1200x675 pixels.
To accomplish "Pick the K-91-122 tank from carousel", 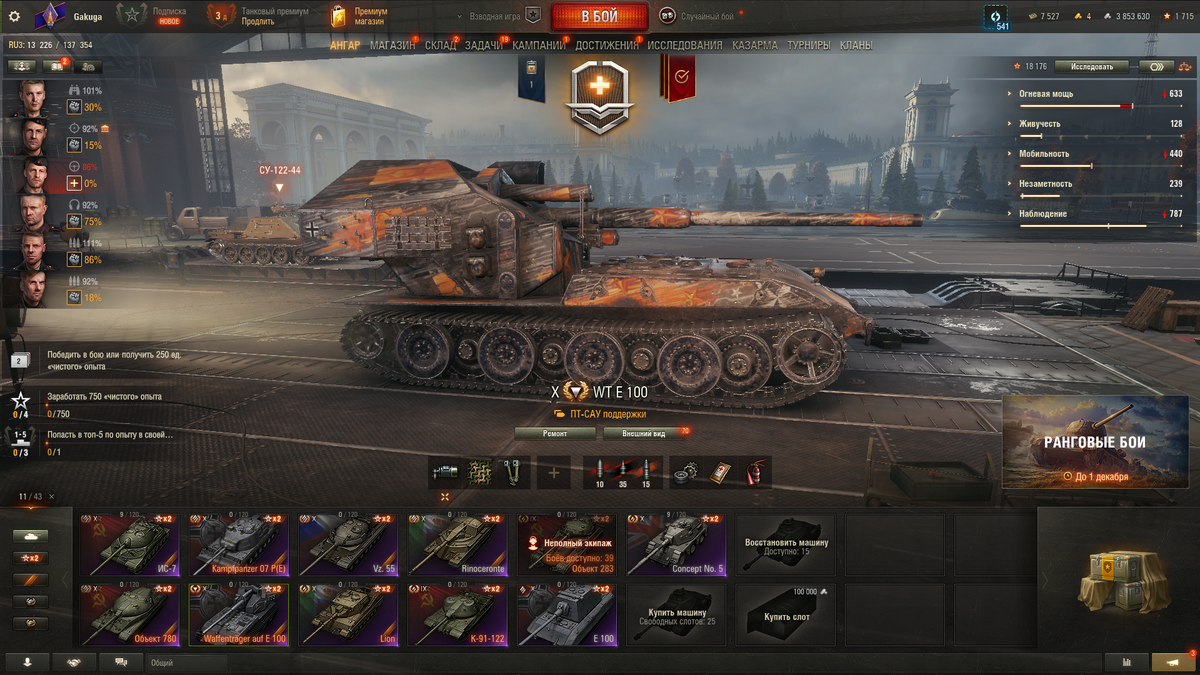I will tap(457, 615).
